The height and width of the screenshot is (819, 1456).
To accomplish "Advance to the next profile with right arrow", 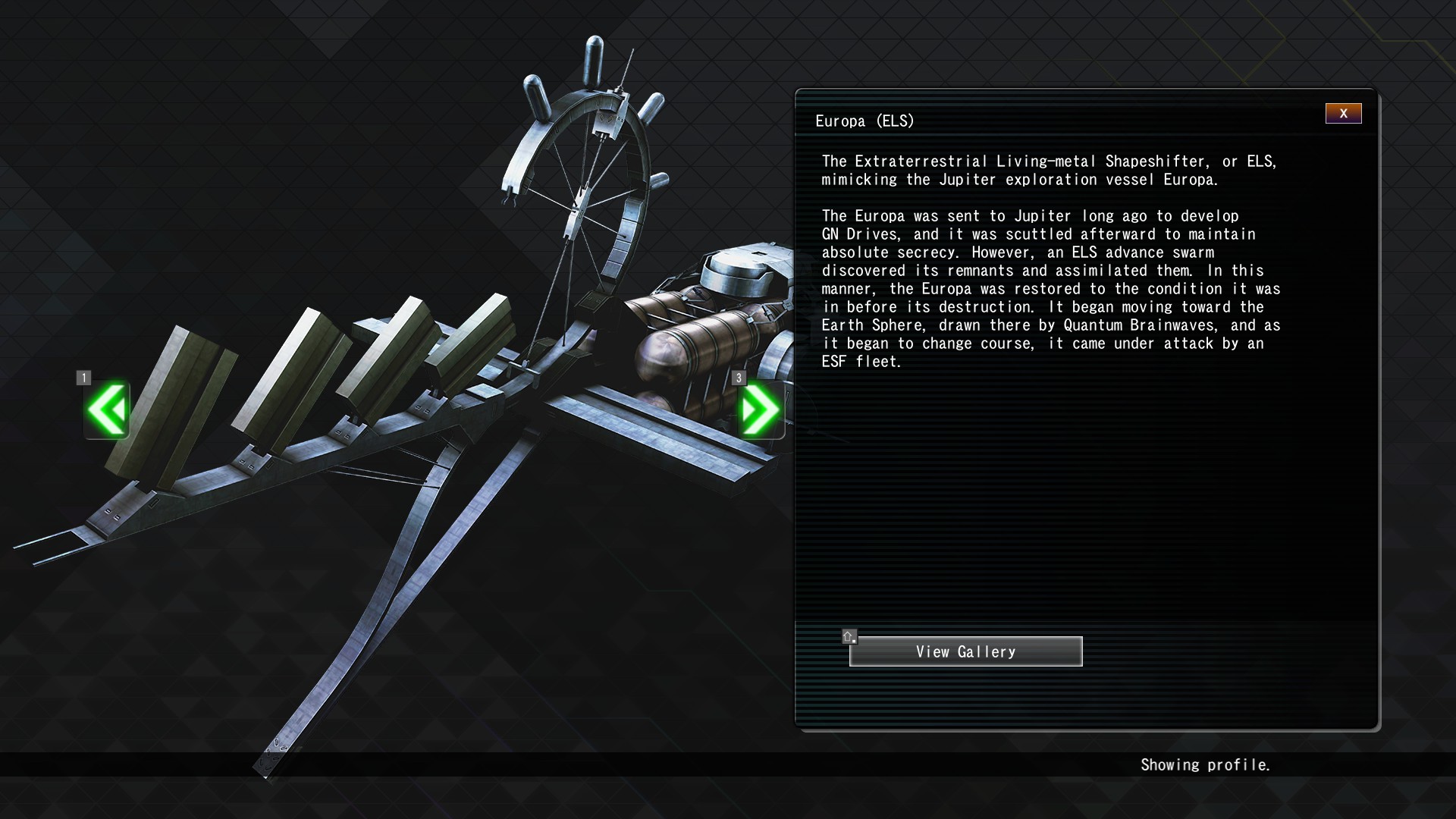I will pyautogui.click(x=760, y=409).
